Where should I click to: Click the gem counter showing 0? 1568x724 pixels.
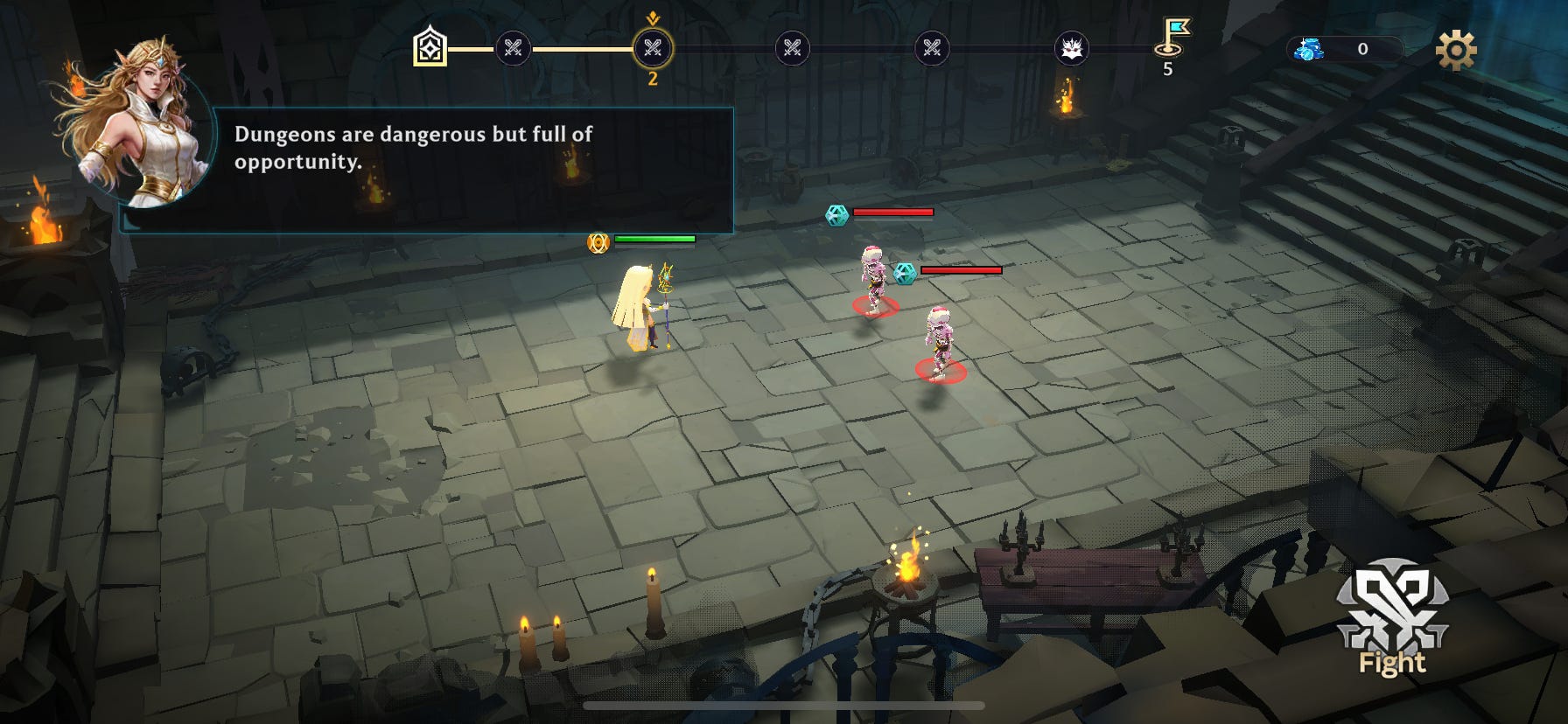tap(1361, 50)
